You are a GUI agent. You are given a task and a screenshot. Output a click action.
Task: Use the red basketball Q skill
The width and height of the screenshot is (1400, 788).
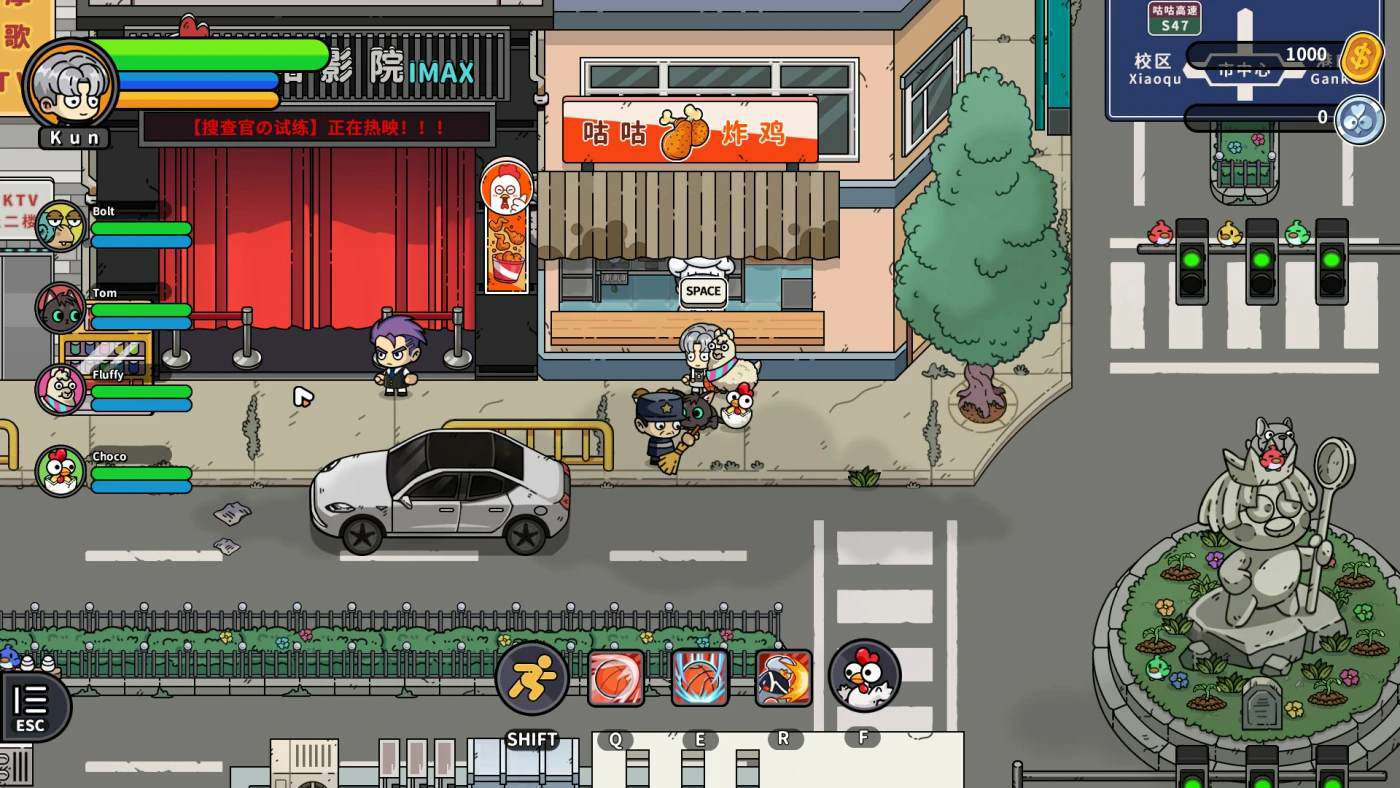coord(616,678)
